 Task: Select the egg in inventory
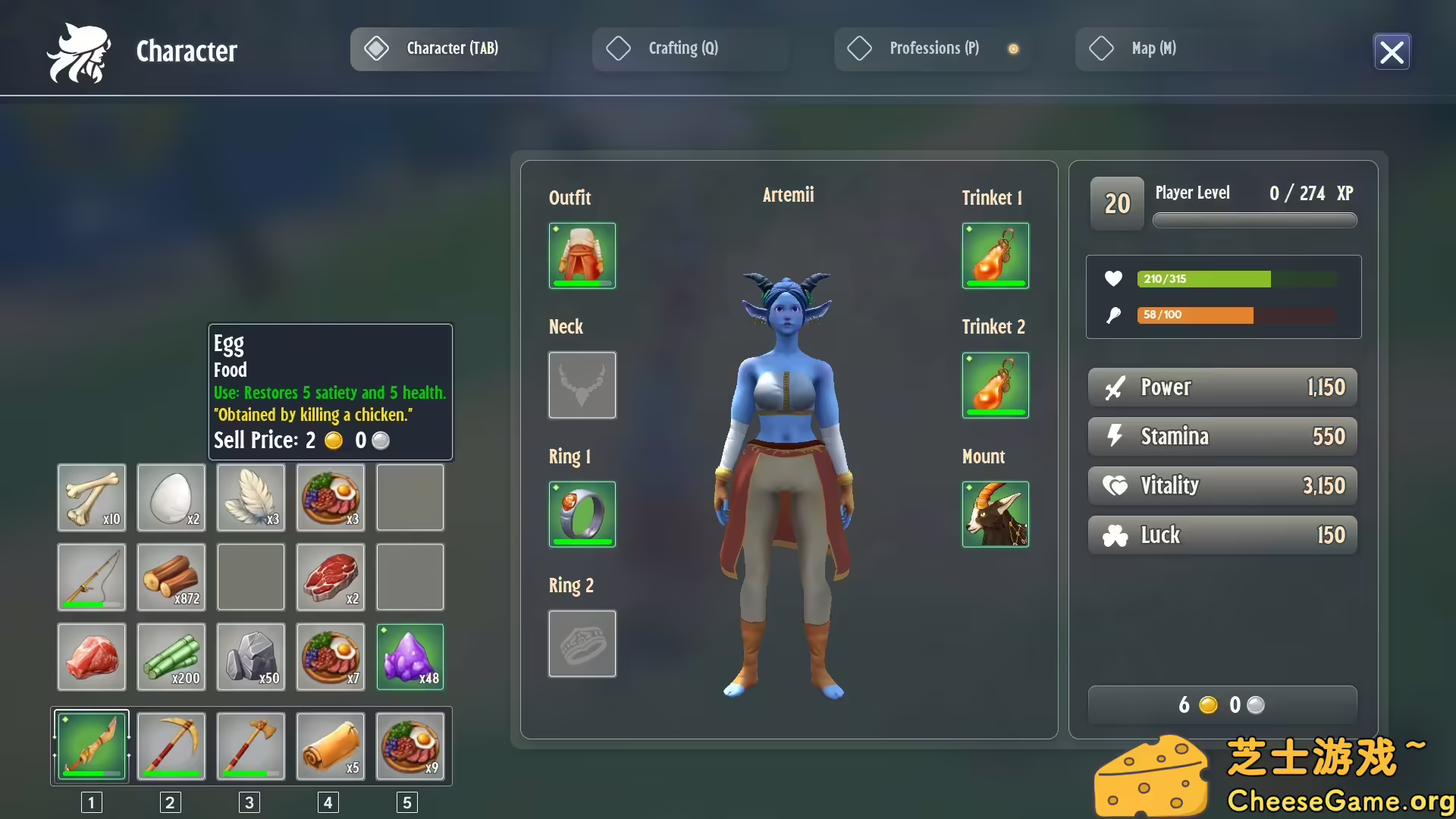coord(171,497)
